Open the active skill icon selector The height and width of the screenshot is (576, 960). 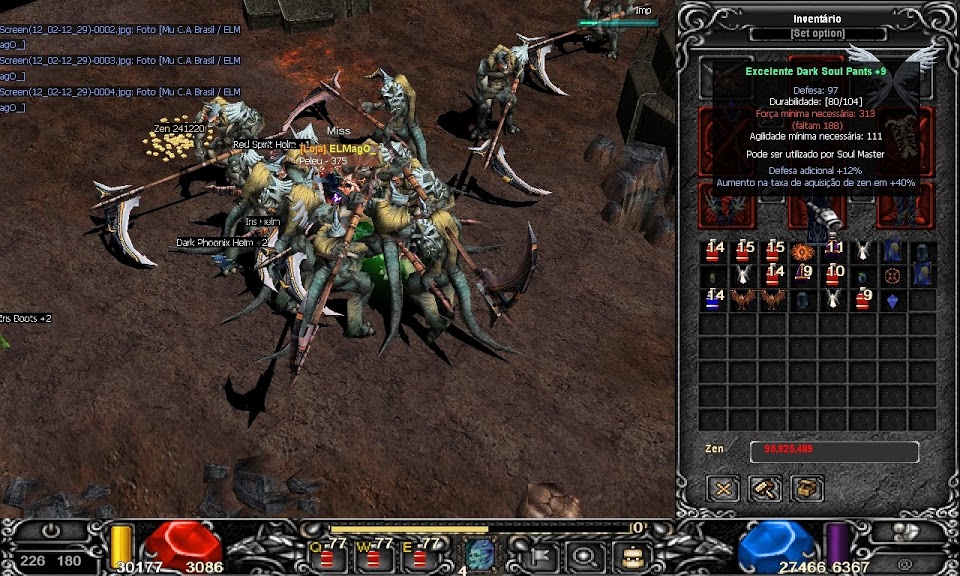(480, 554)
